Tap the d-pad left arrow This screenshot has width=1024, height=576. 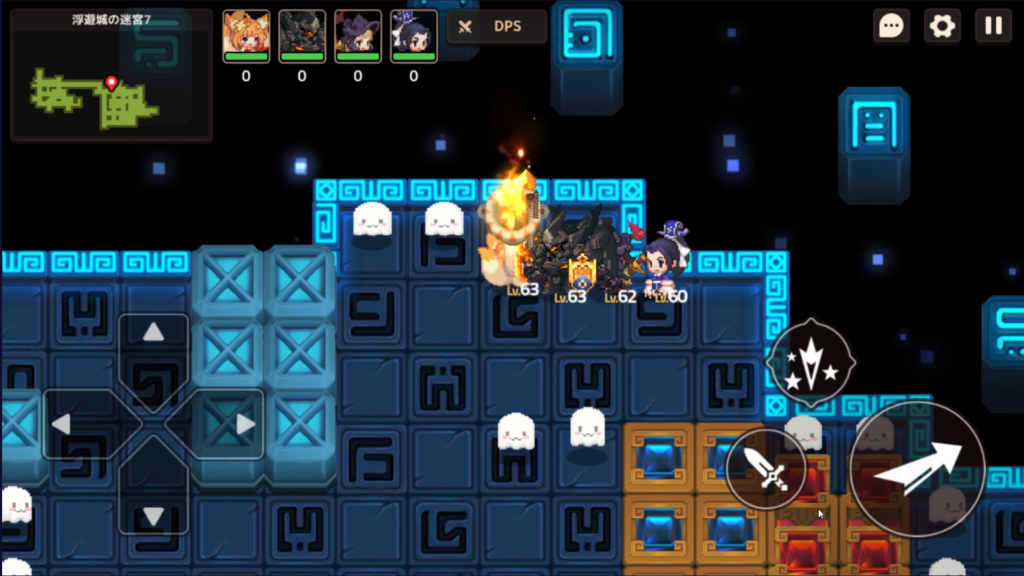(62, 424)
